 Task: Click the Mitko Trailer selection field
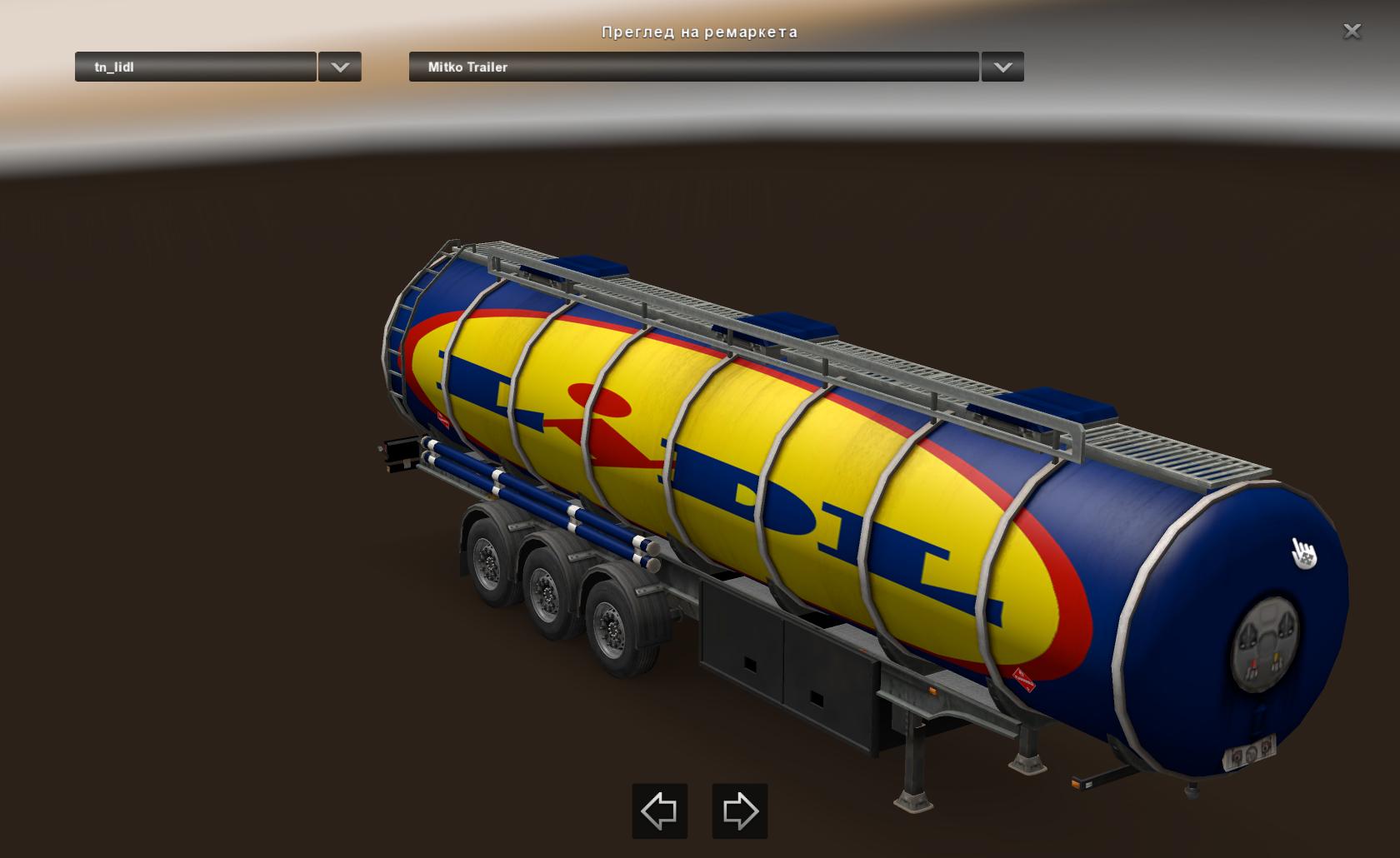point(693,67)
